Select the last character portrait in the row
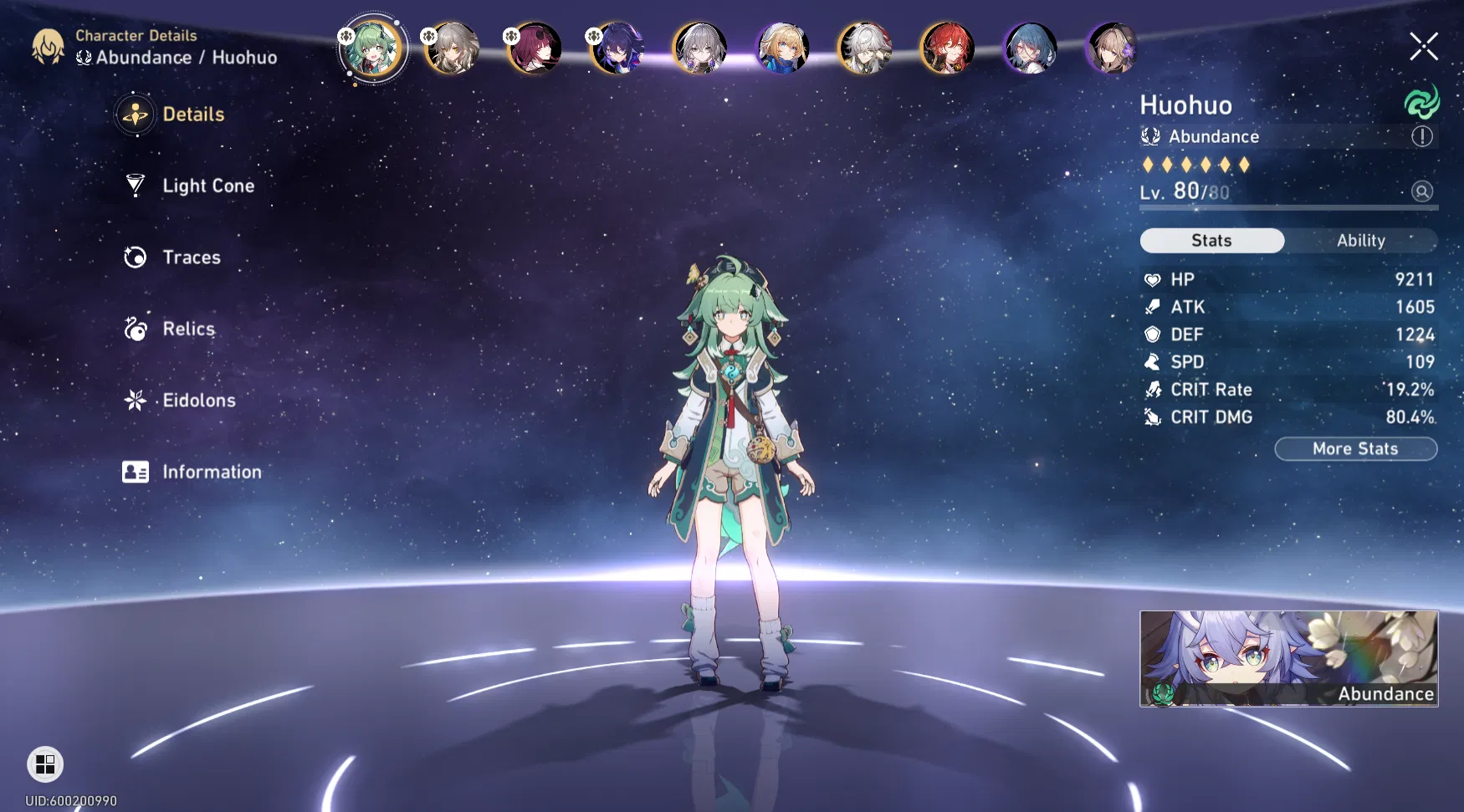 pyautogui.click(x=1113, y=48)
